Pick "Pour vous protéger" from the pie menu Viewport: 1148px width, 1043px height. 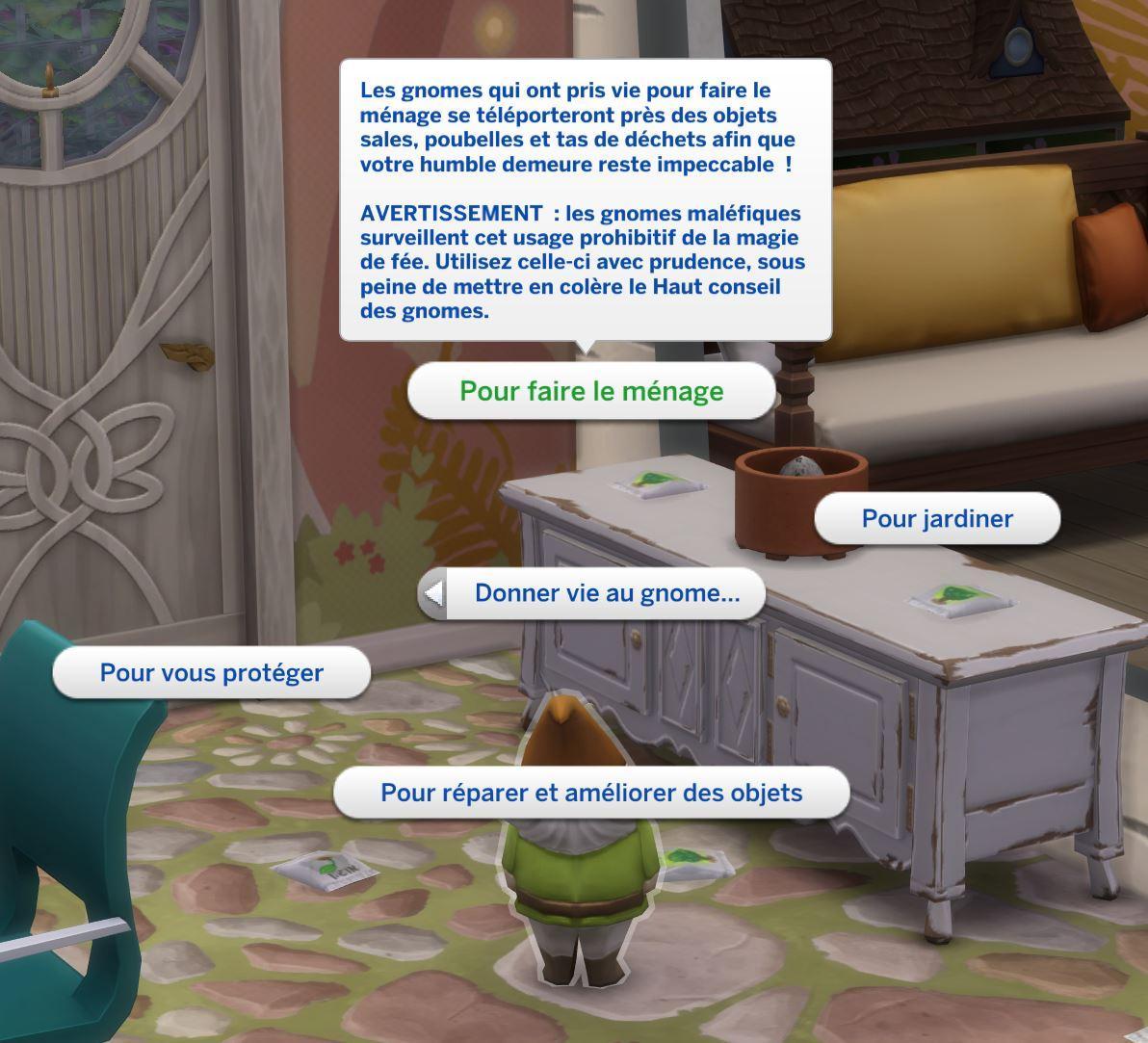[x=212, y=672]
